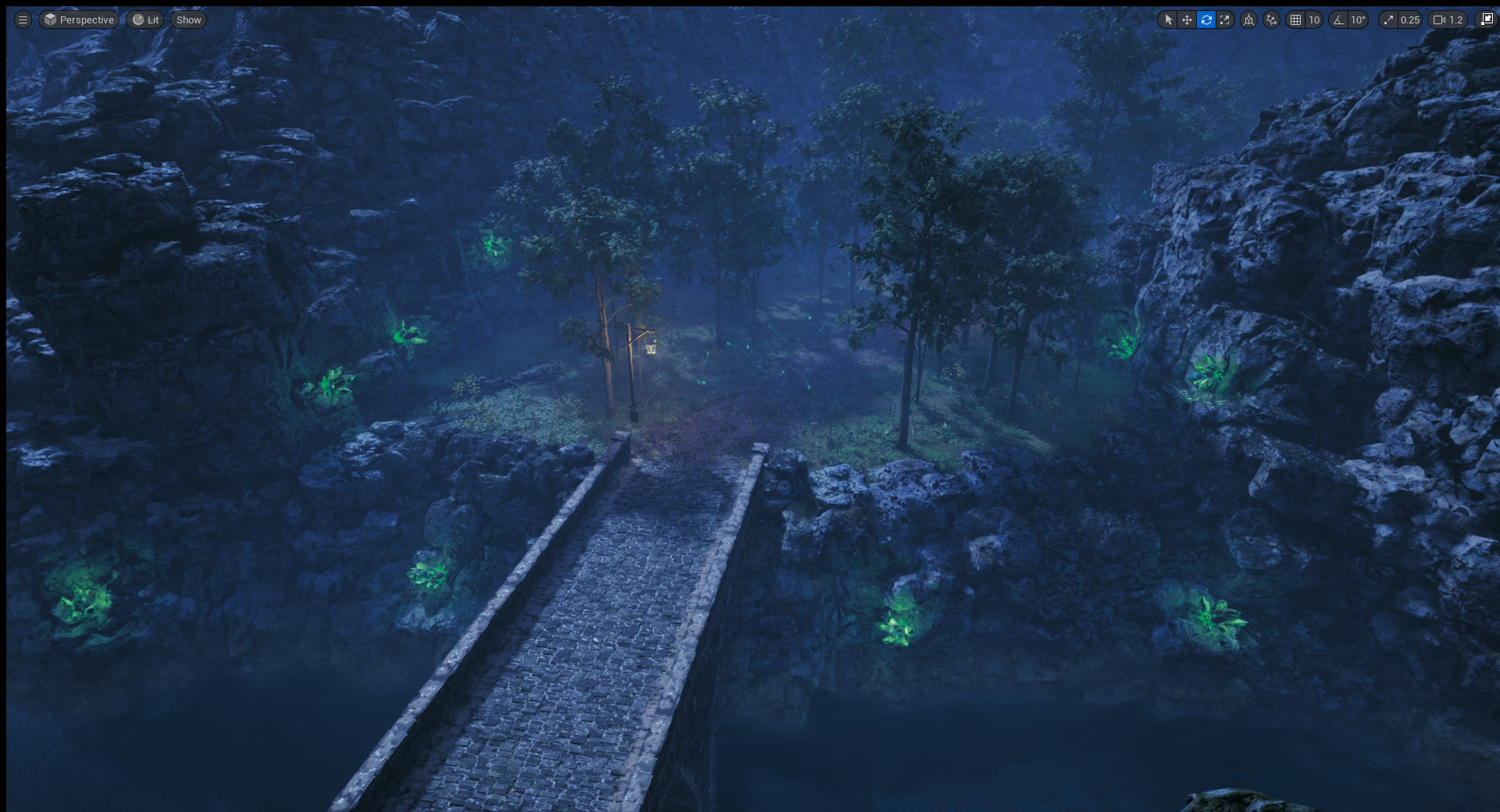
Task: Toggle the coordinate system cube icon
Action: 1249,20
